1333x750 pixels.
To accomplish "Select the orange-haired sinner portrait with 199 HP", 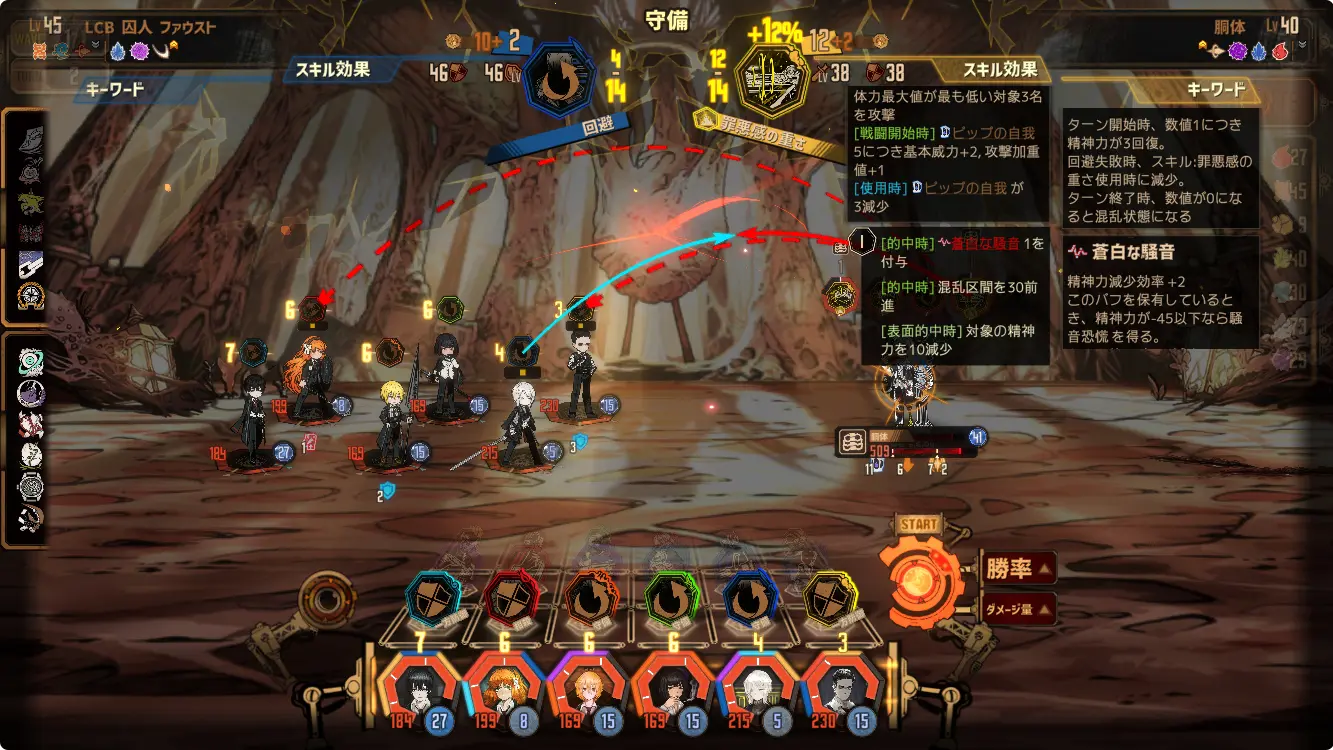I will pyautogui.click(x=500, y=688).
